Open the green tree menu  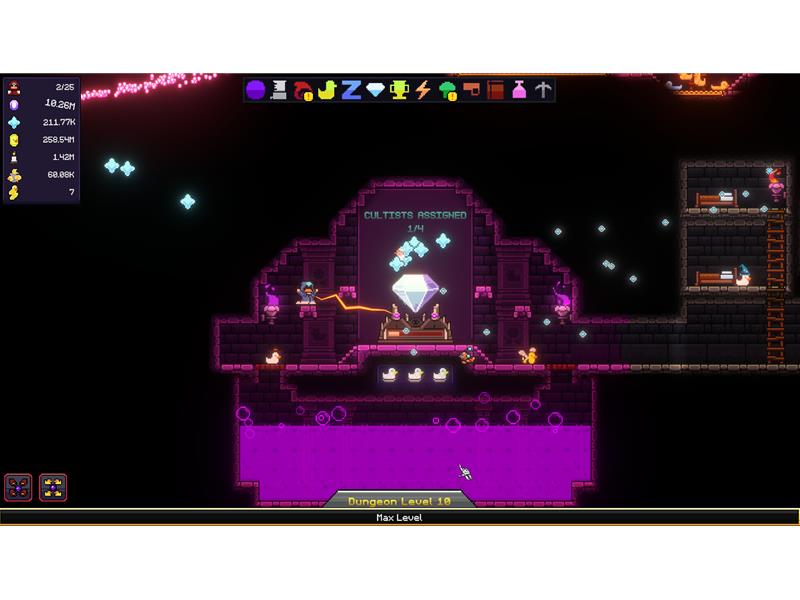447,90
